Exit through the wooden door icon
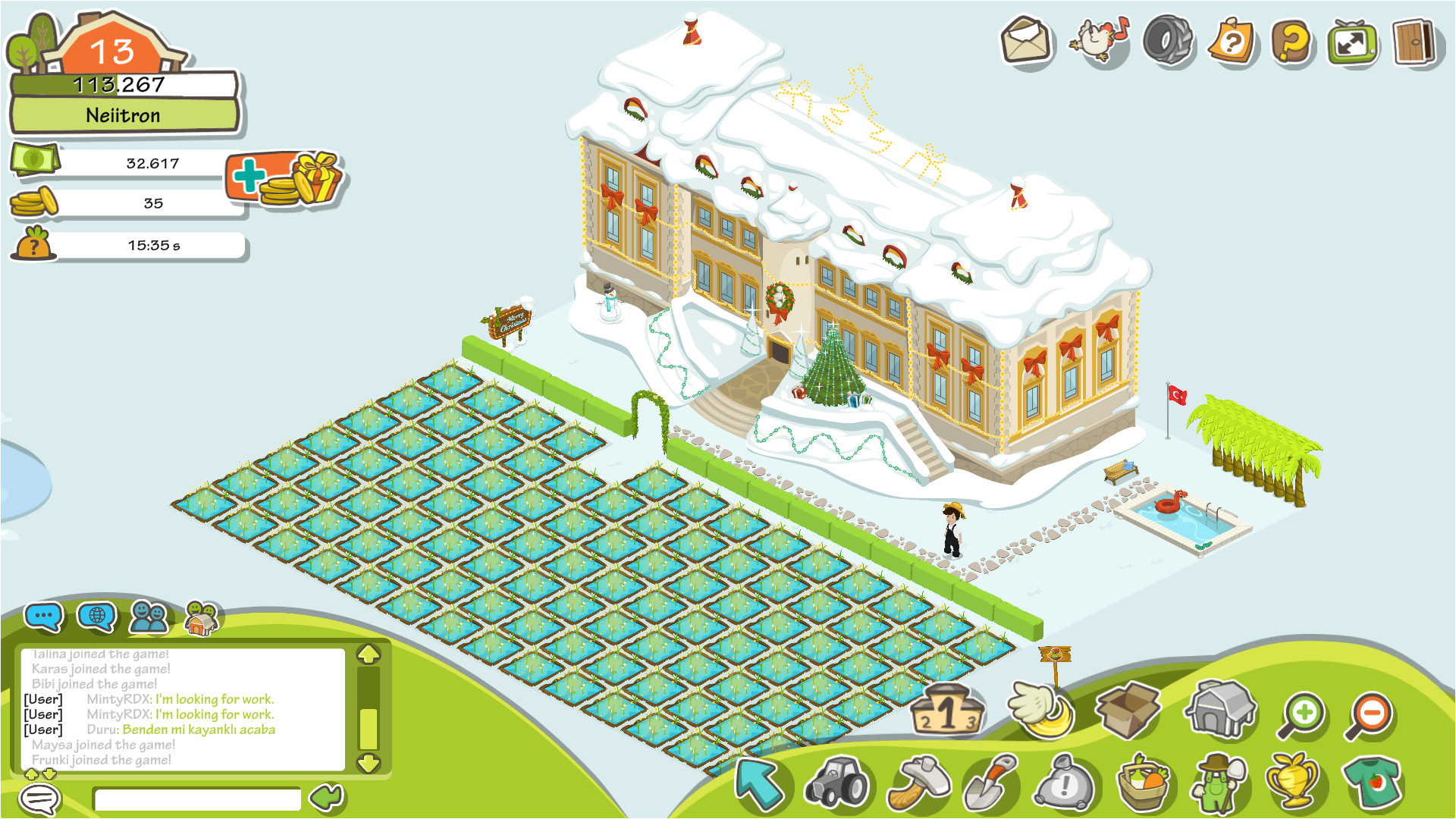1456x819 pixels. tap(1414, 42)
